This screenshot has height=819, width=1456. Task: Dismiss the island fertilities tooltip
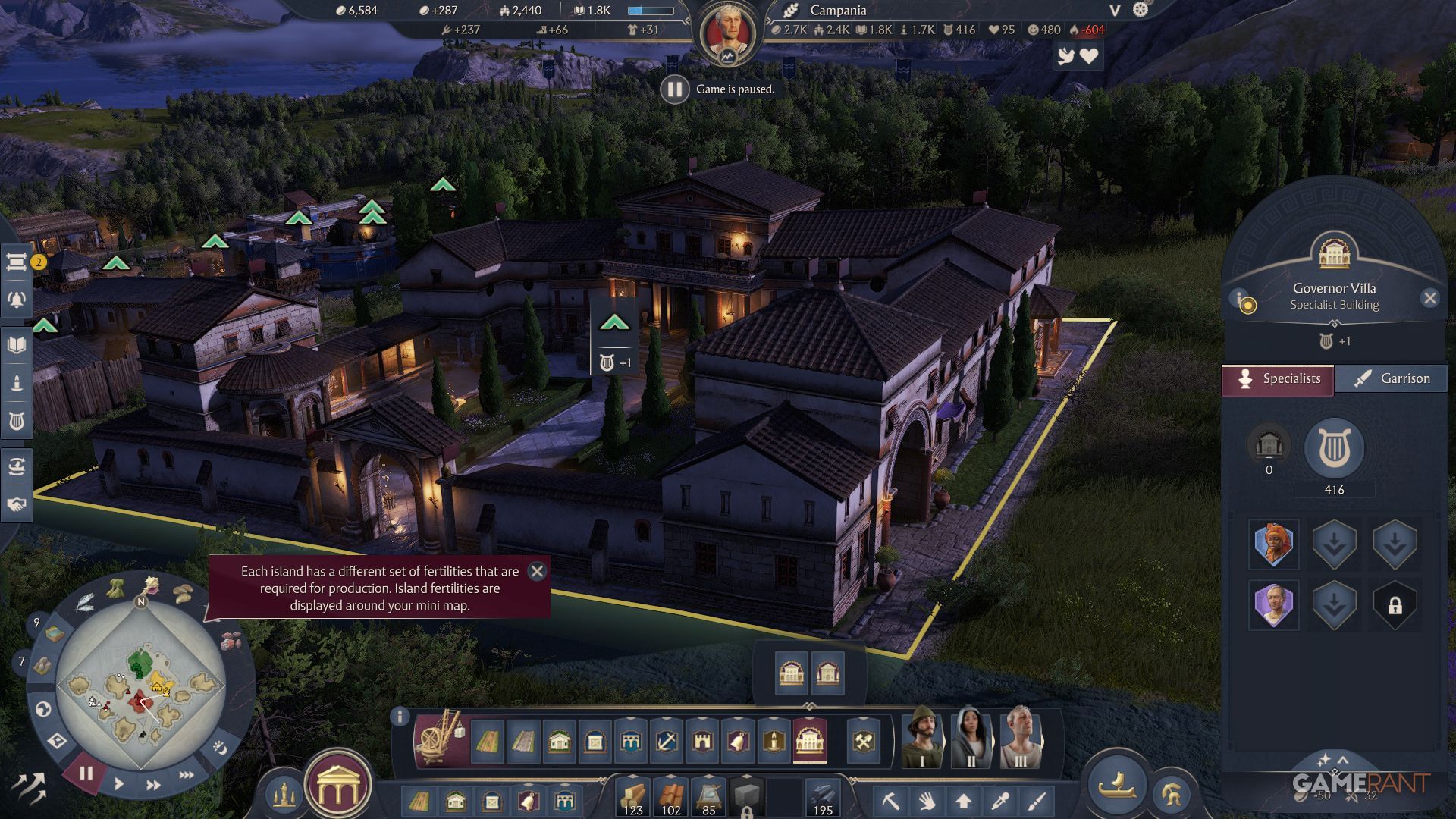point(537,571)
